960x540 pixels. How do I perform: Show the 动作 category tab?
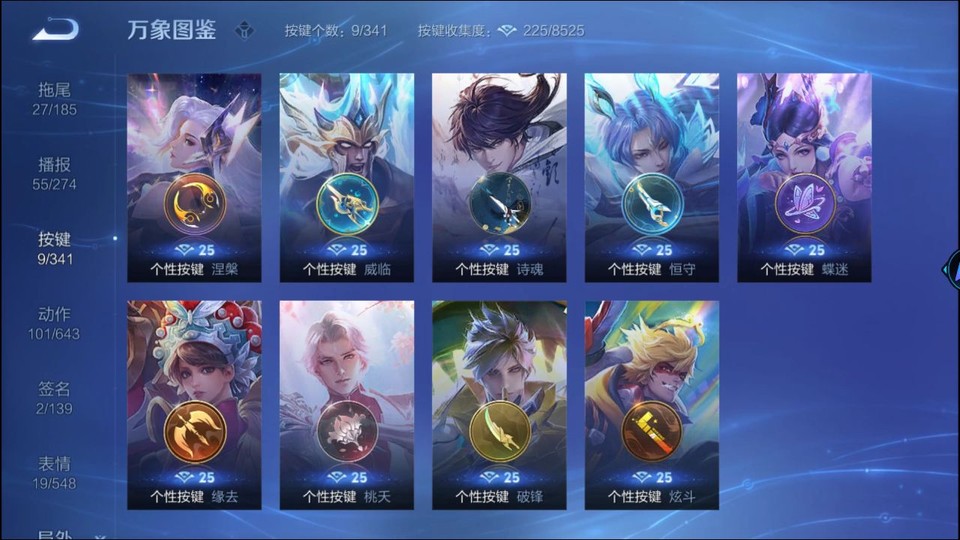coord(55,323)
